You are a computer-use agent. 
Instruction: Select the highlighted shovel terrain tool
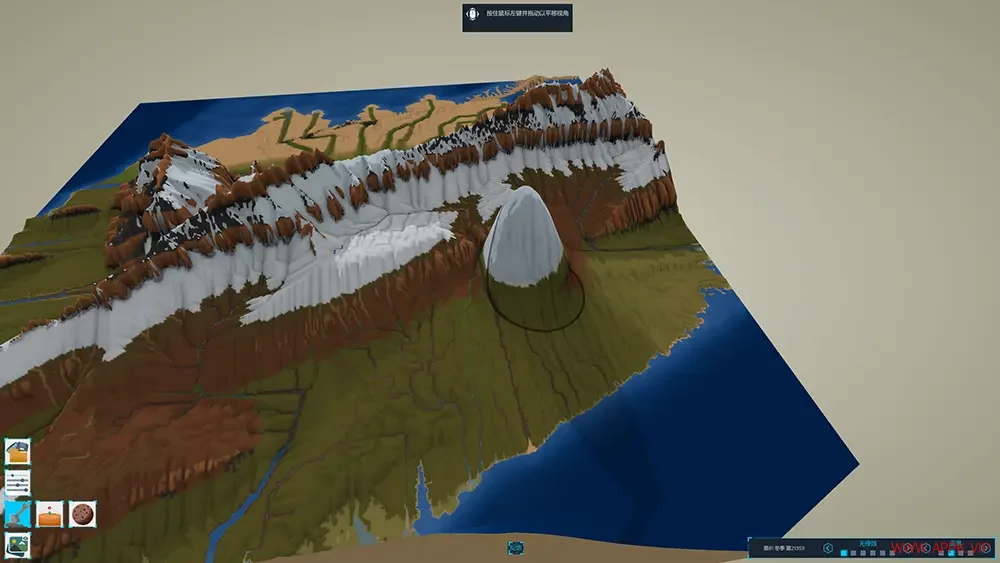[17, 514]
